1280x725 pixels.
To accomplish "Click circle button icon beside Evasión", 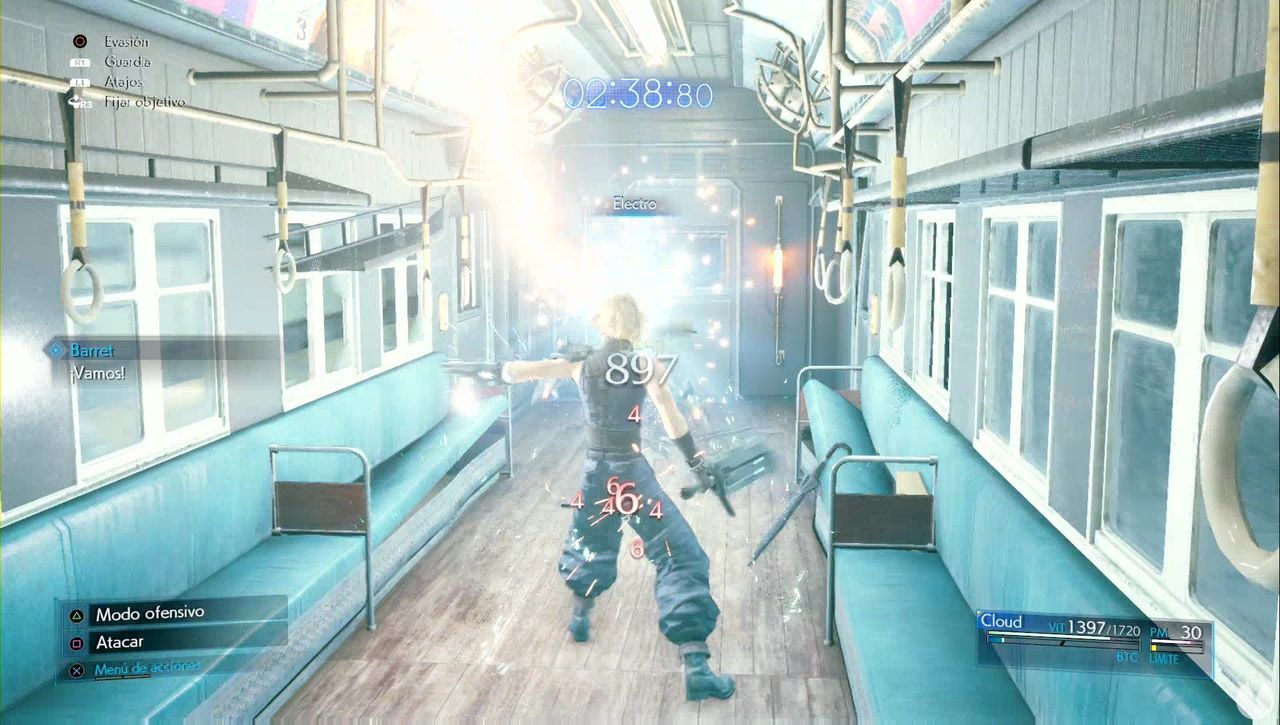I will pos(80,42).
